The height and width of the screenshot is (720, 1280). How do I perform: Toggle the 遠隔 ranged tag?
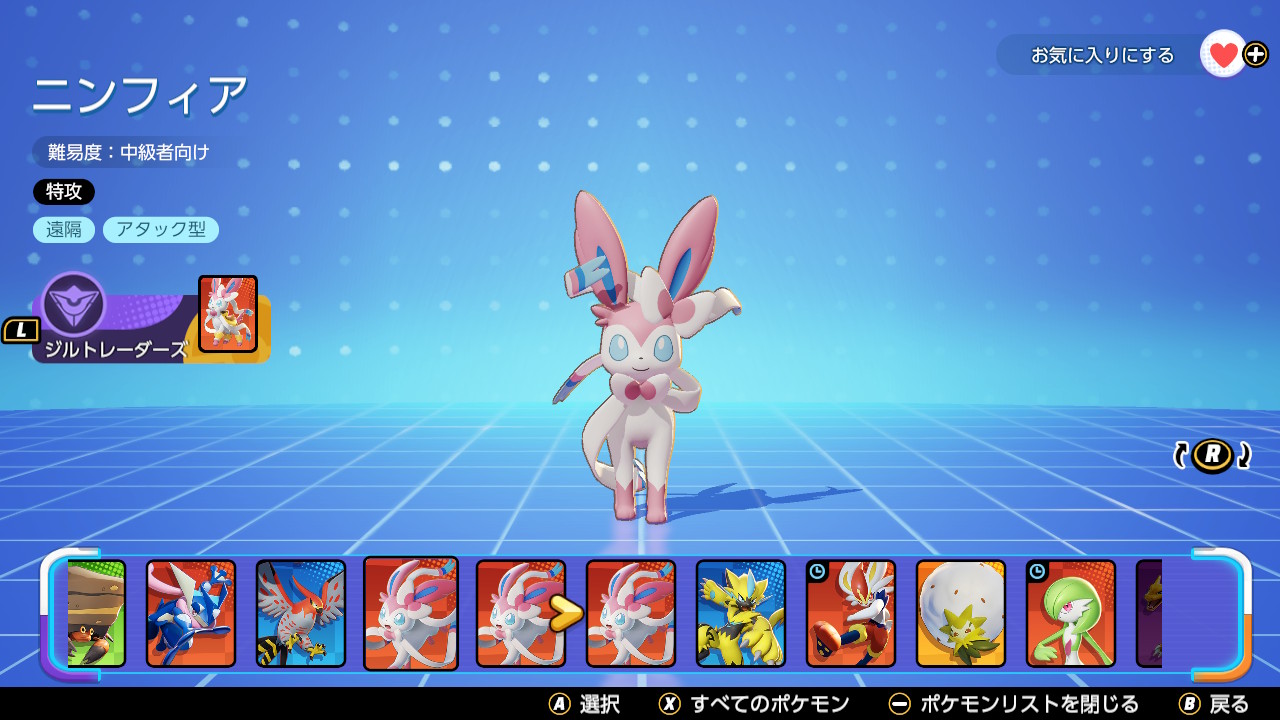coord(64,229)
